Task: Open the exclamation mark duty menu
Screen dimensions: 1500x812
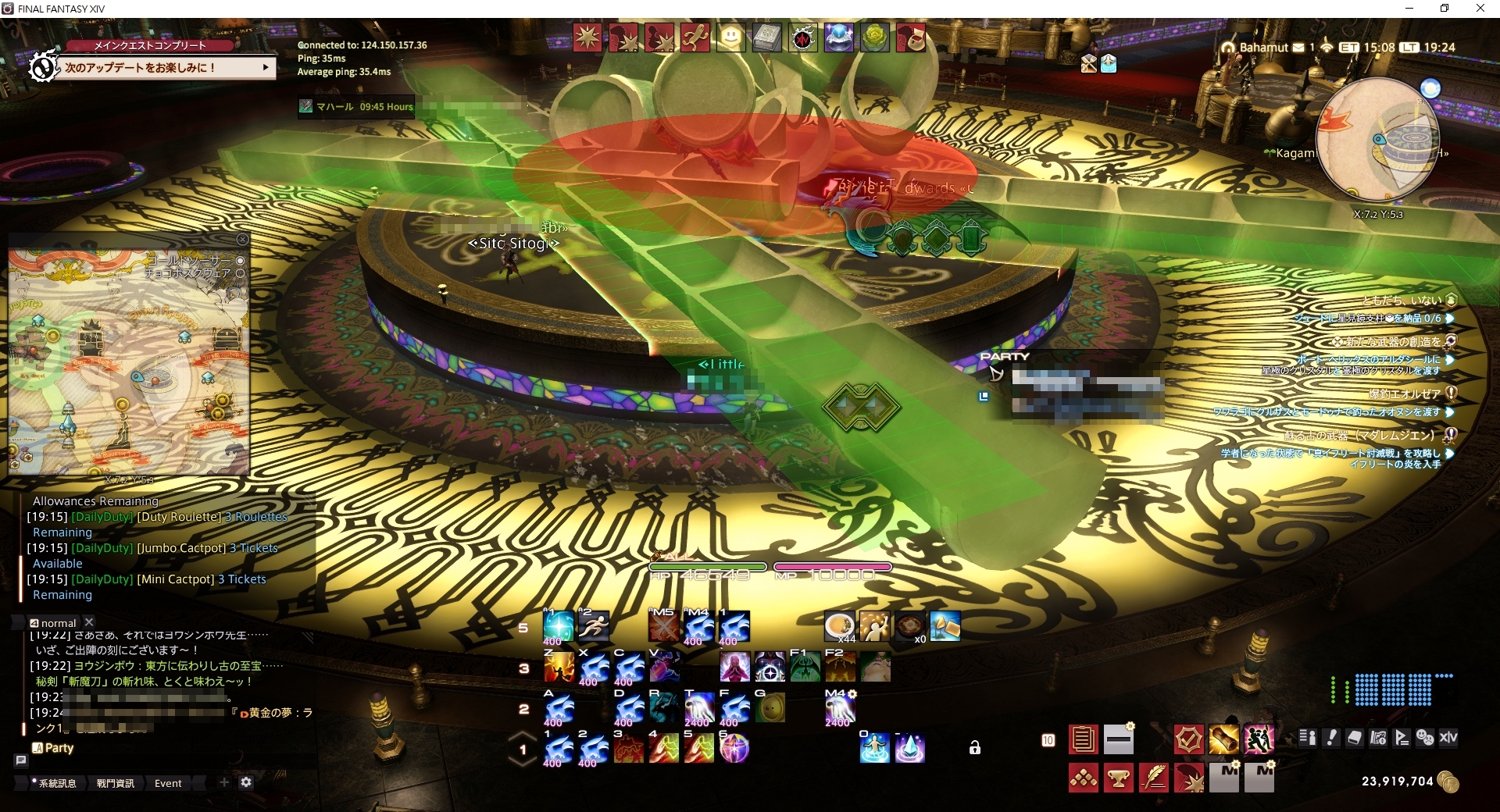Action: [x=1332, y=738]
